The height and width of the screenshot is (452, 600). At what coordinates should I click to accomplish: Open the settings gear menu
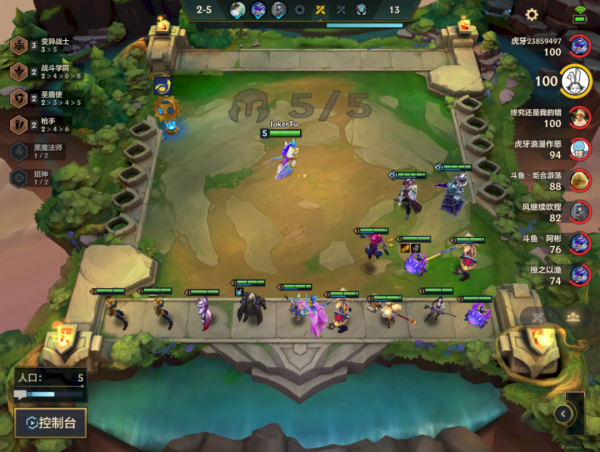(532, 15)
